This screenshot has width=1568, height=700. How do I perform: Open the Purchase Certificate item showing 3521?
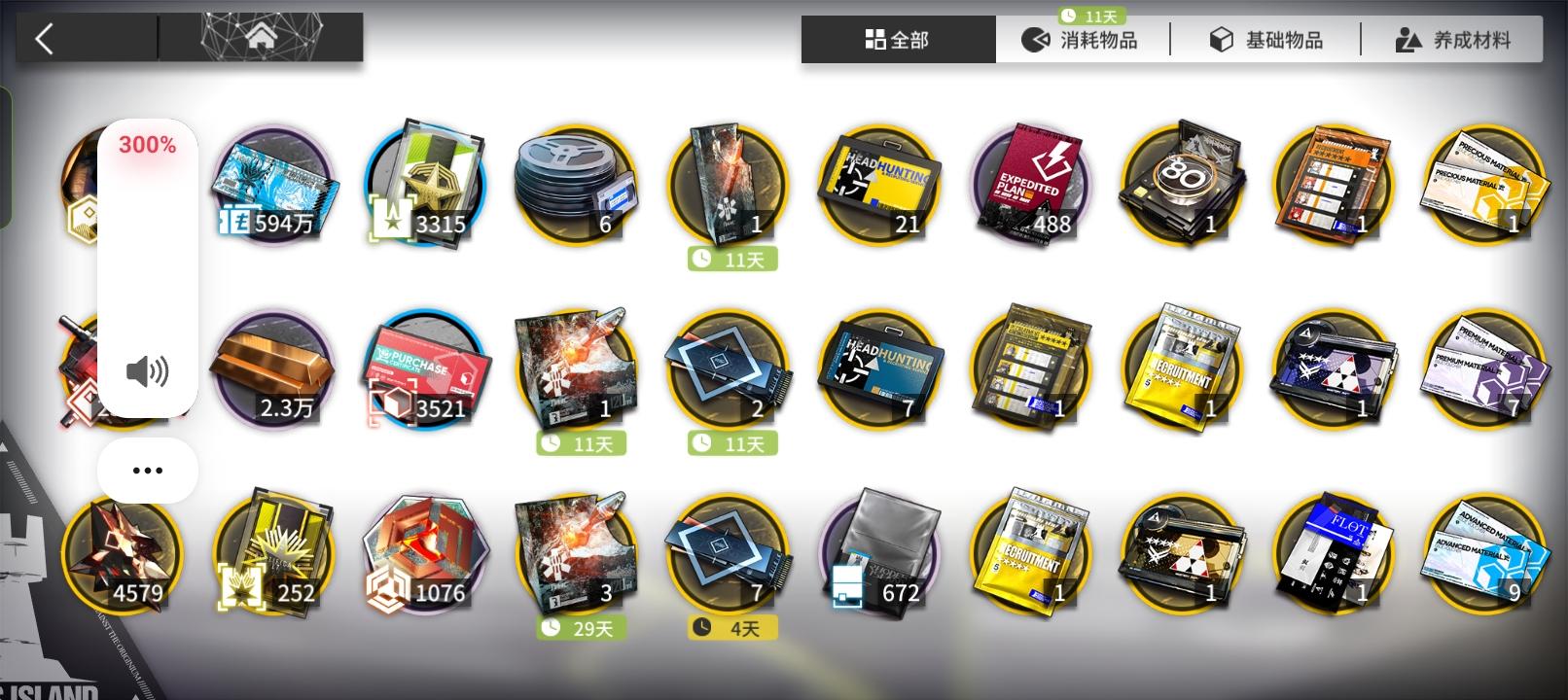(425, 369)
